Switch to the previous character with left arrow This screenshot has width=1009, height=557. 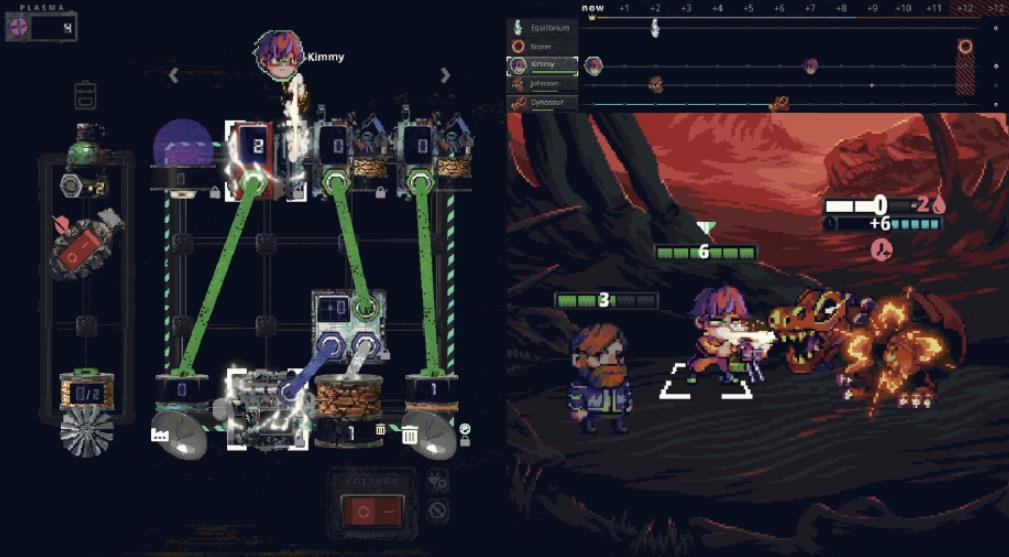(x=173, y=75)
